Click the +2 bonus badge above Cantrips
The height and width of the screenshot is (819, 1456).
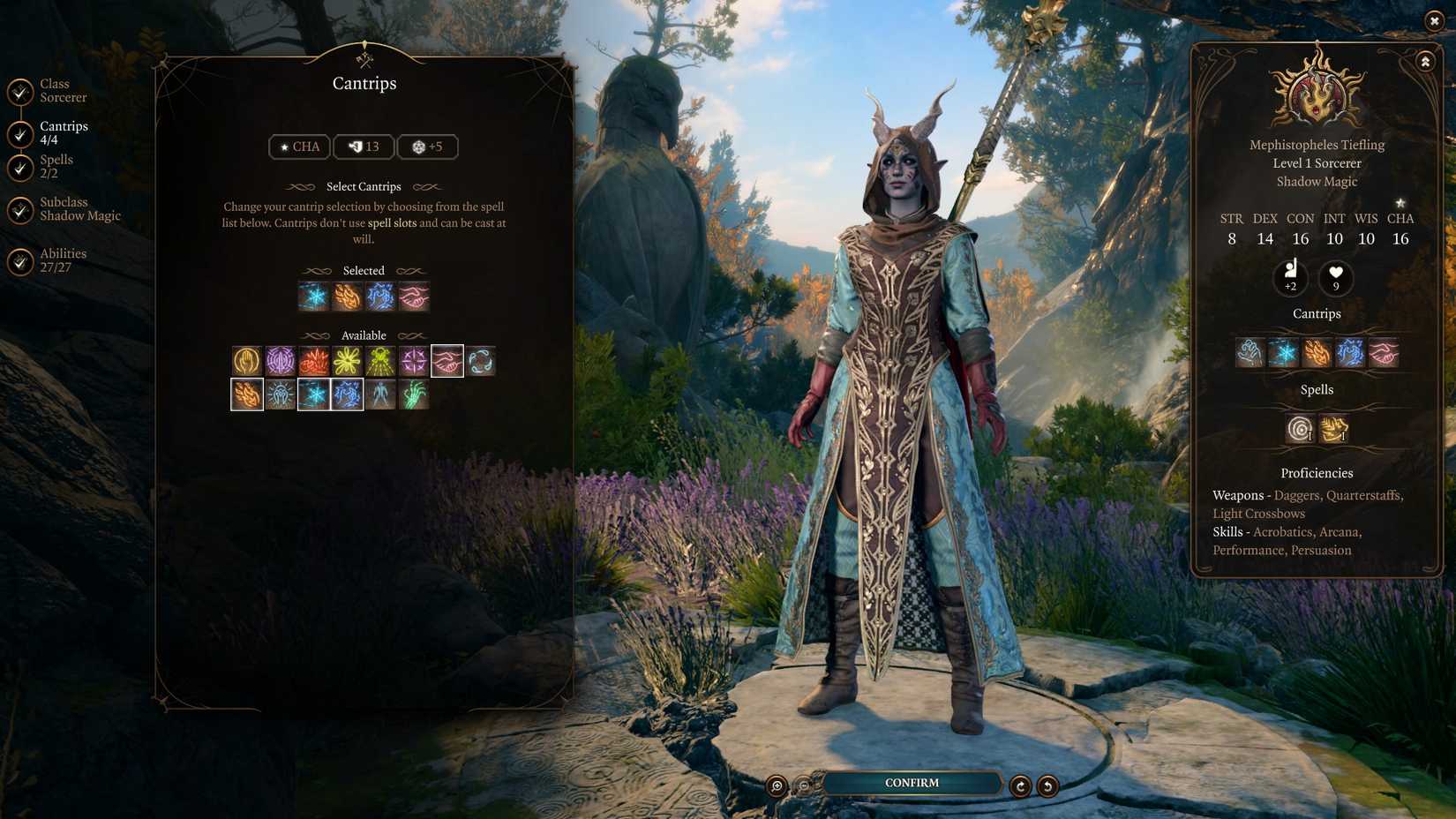(x=1290, y=280)
